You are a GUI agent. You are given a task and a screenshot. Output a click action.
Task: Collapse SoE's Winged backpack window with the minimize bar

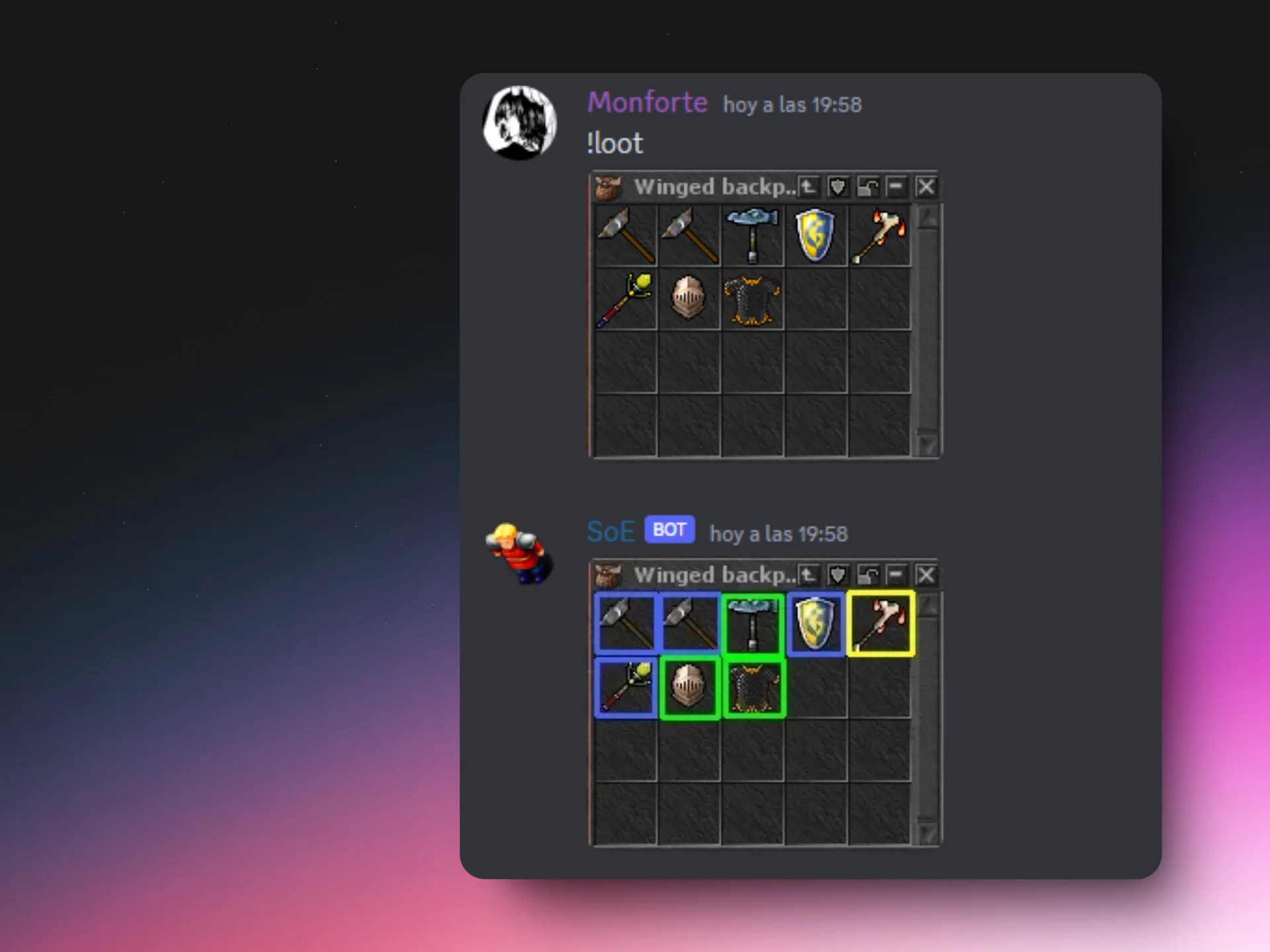[897, 575]
